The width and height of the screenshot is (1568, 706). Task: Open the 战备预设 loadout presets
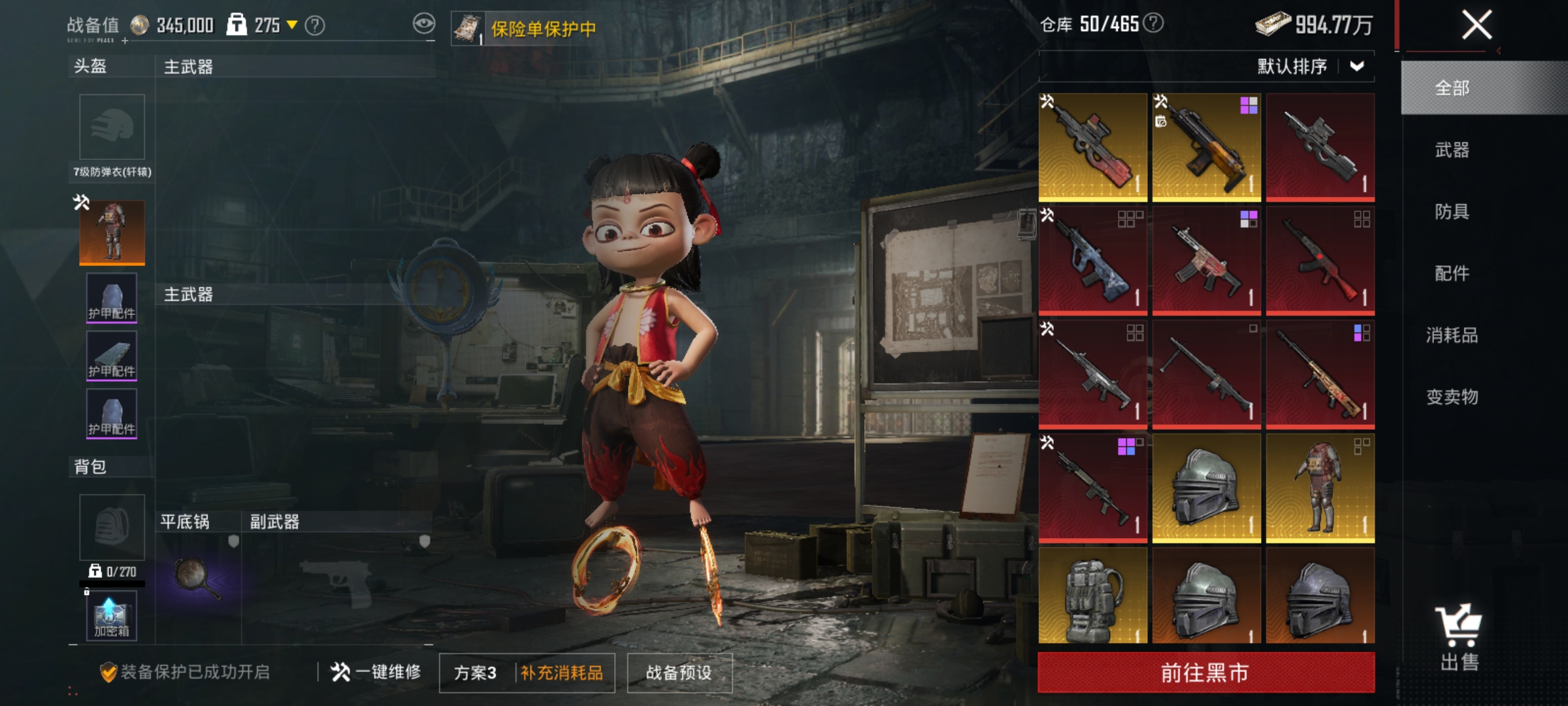click(x=679, y=673)
